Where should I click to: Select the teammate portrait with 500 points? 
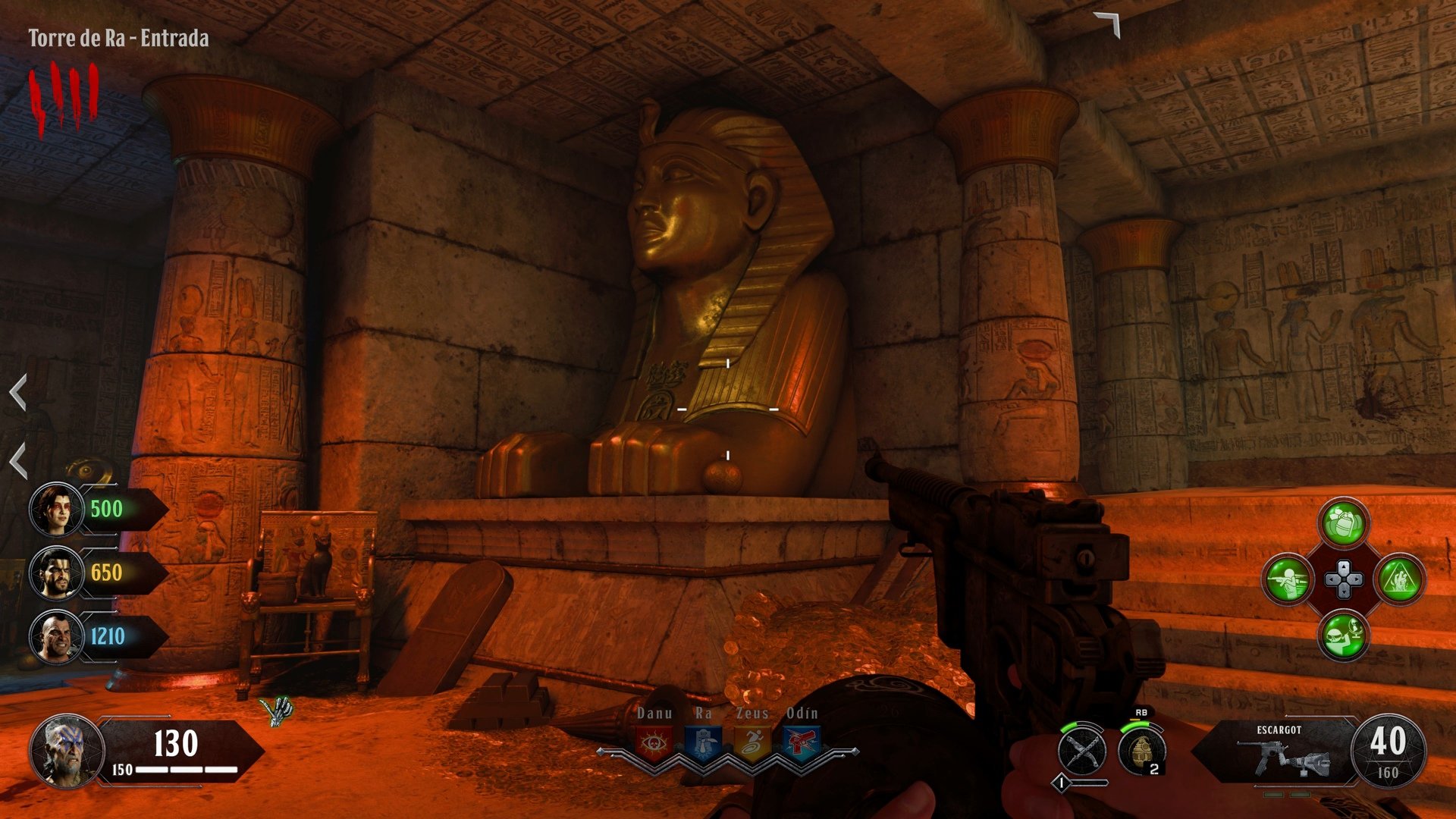tap(57, 510)
